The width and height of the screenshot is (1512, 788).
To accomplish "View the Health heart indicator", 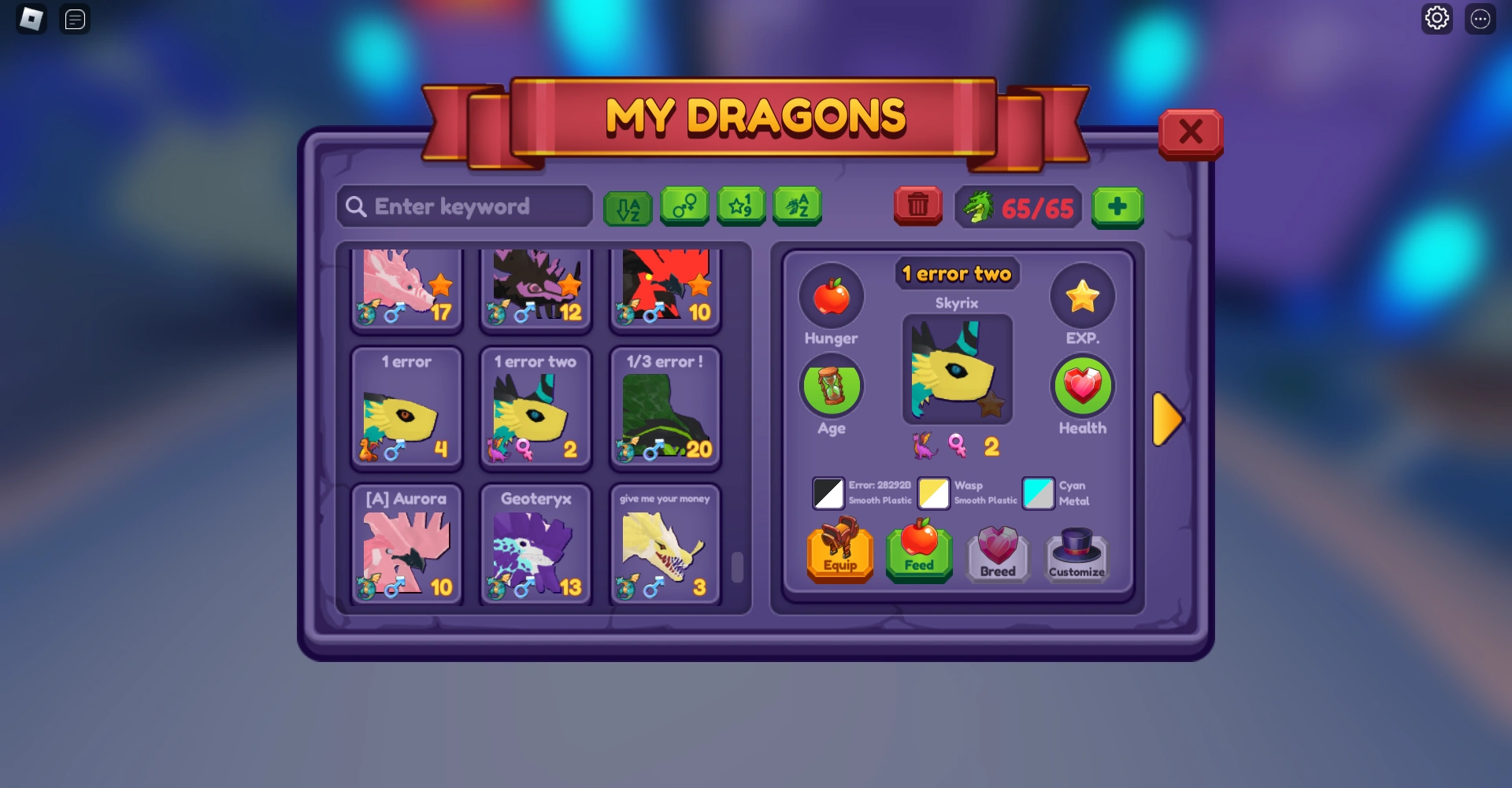I will point(1083,387).
